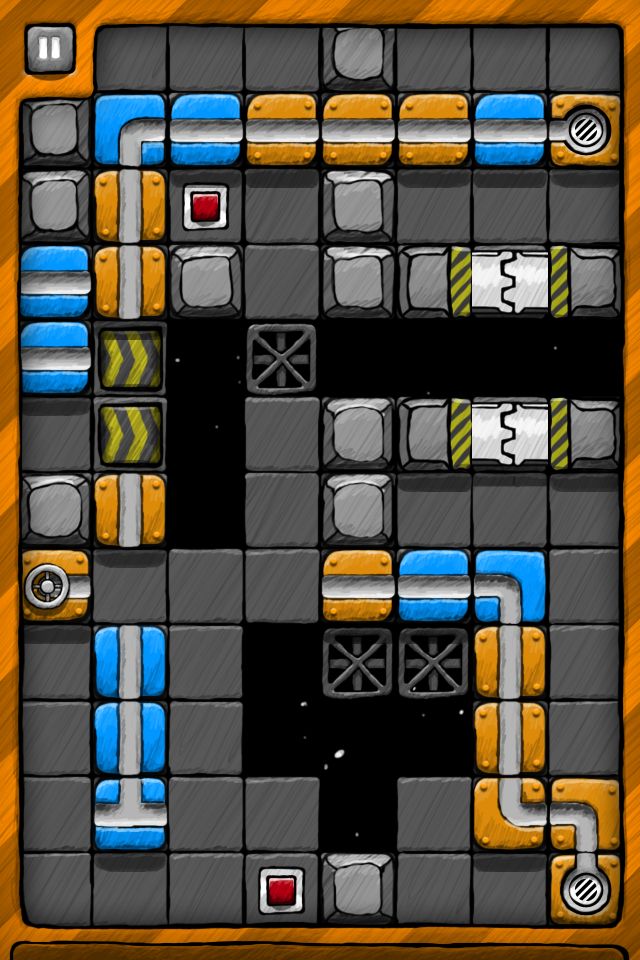
Task: Choose the orange pipe tile just below the chevron tiles
Action: [x=130, y=509]
